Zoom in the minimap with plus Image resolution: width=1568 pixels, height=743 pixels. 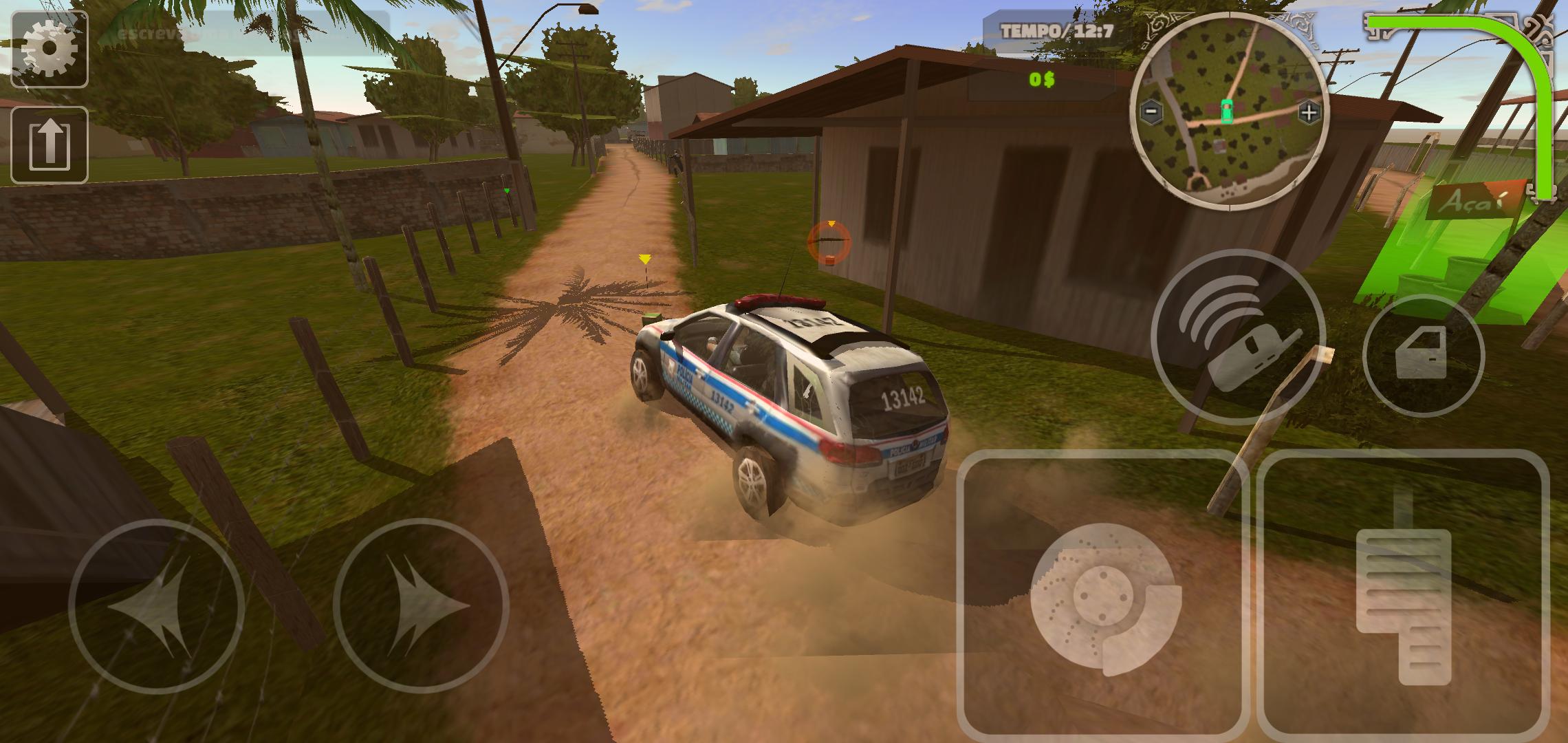[1309, 112]
